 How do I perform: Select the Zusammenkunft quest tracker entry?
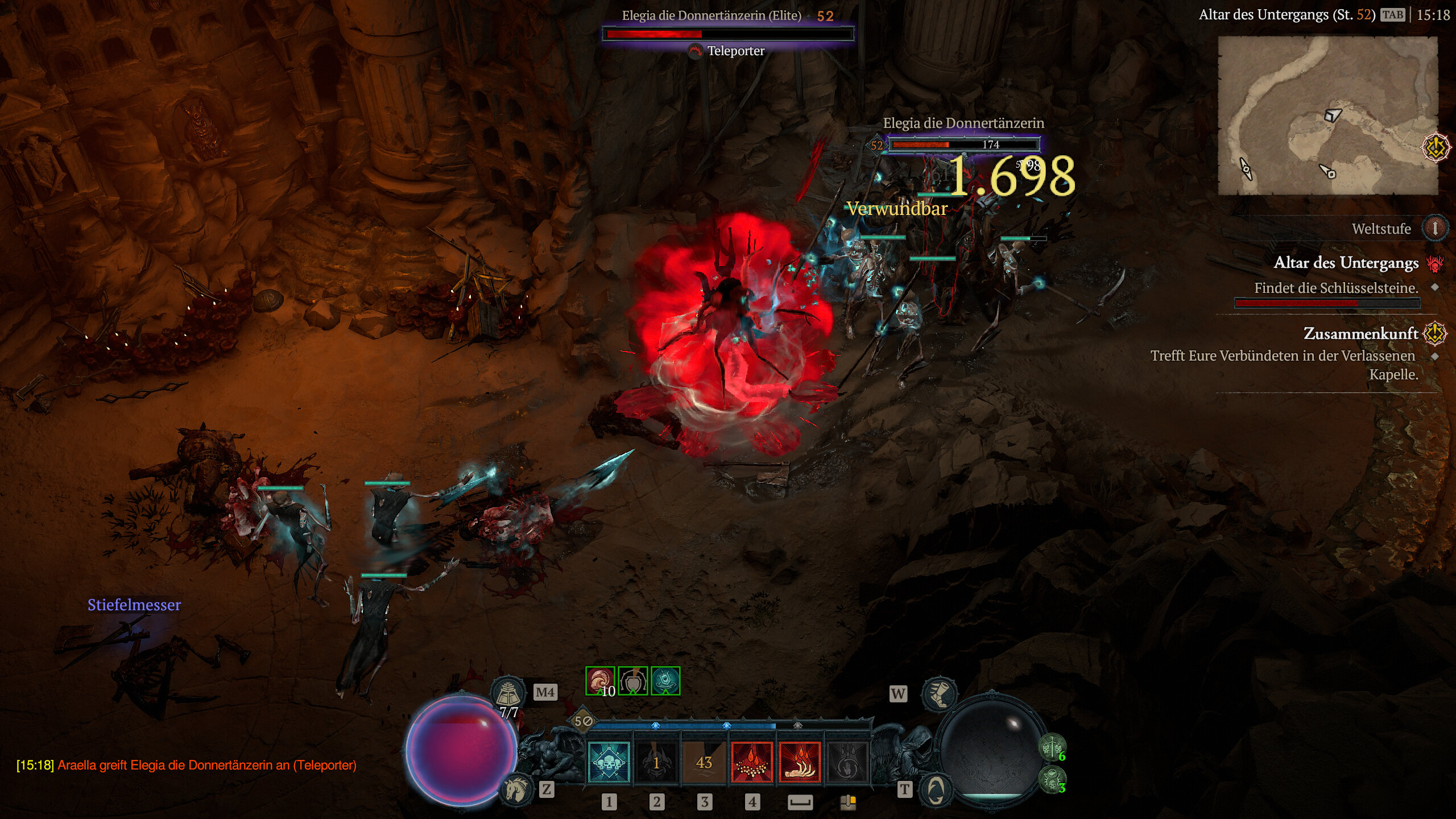click(1360, 333)
